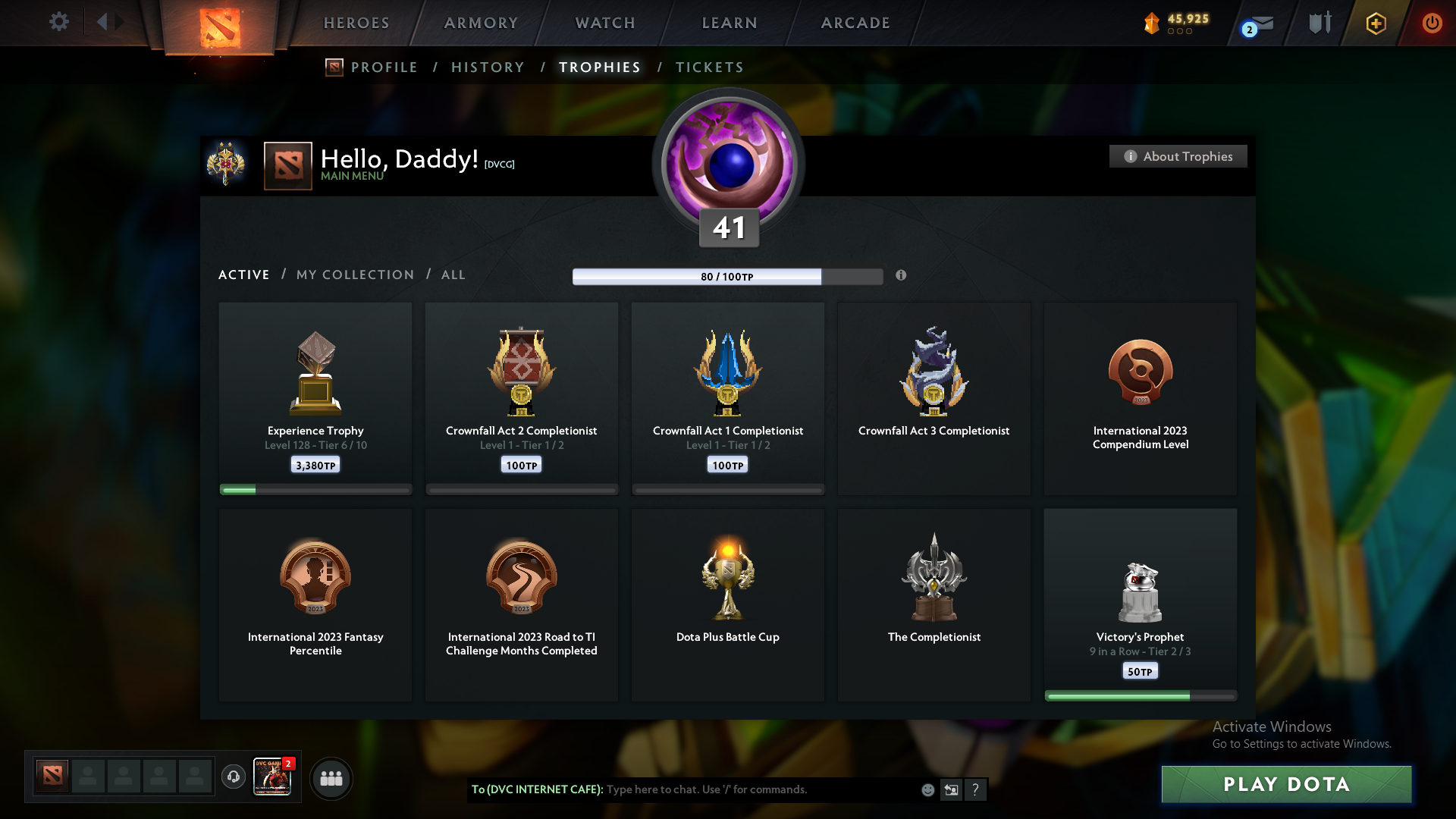Screen dimensions: 1456x819
Task: Open the MY COLLECTION view
Action: [354, 275]
